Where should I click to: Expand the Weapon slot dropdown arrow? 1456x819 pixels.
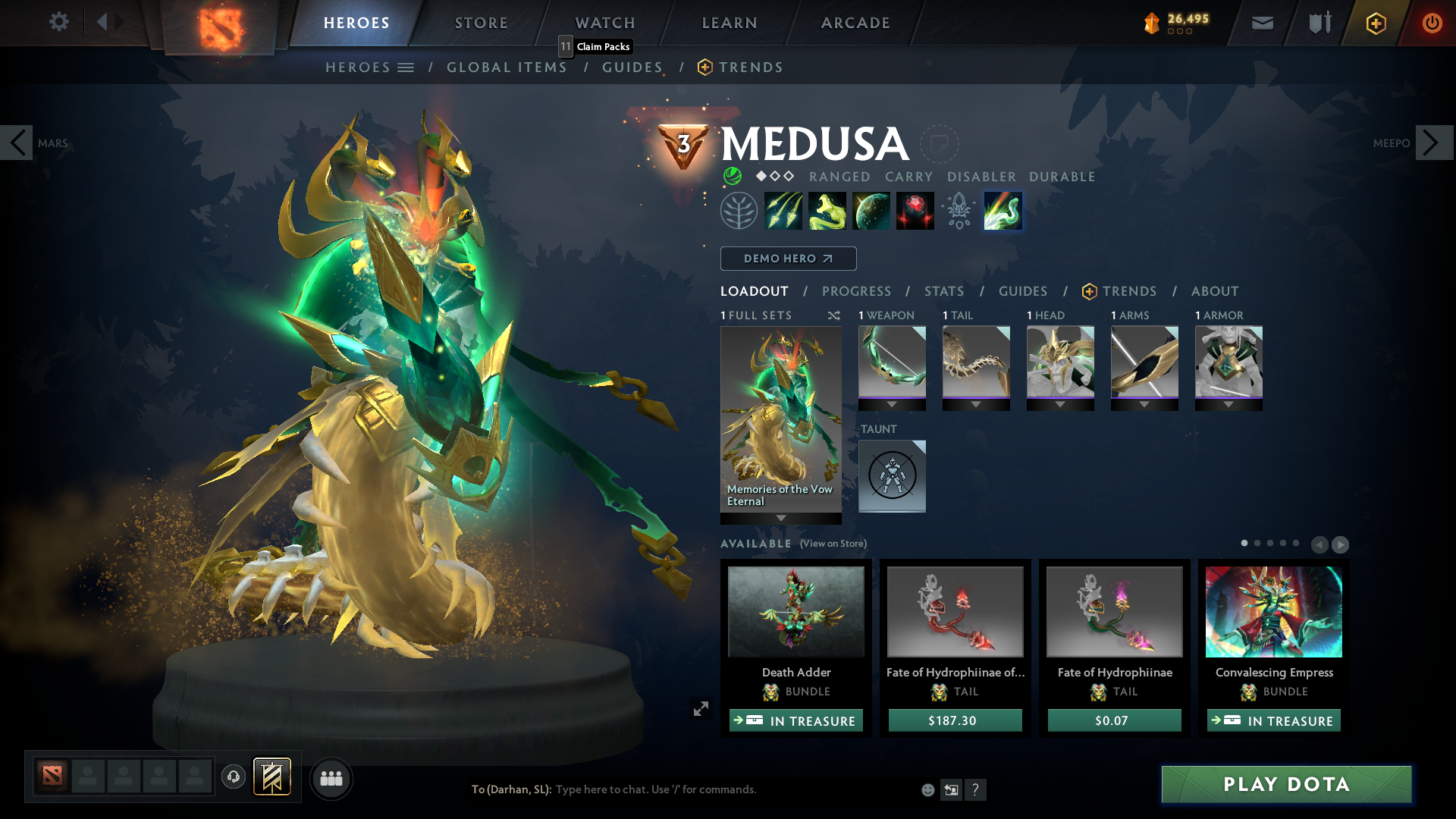pos(892,404)
